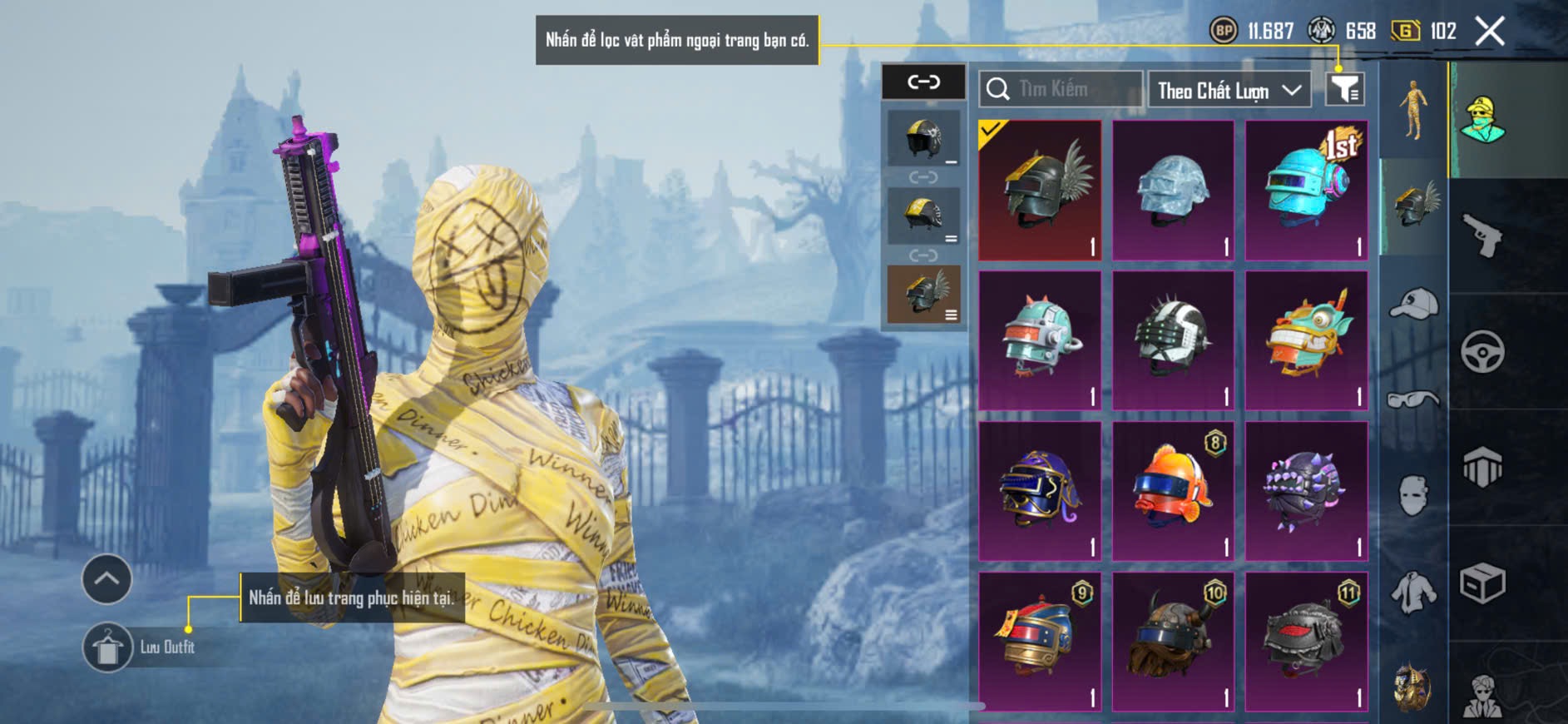Toggle the owned-items filter funnel

coord(1344,88)
